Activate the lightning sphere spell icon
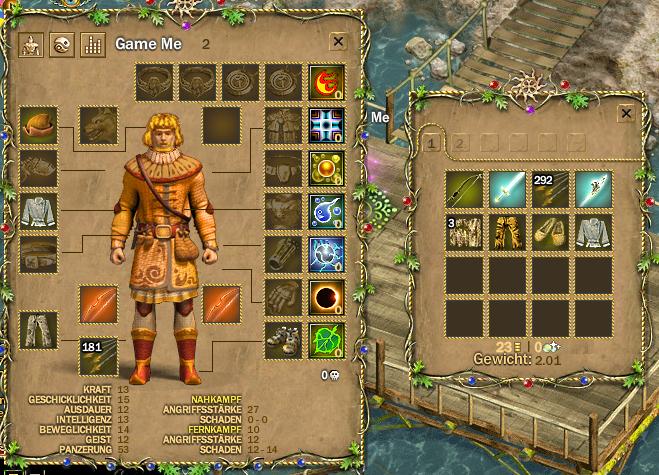 327,254
